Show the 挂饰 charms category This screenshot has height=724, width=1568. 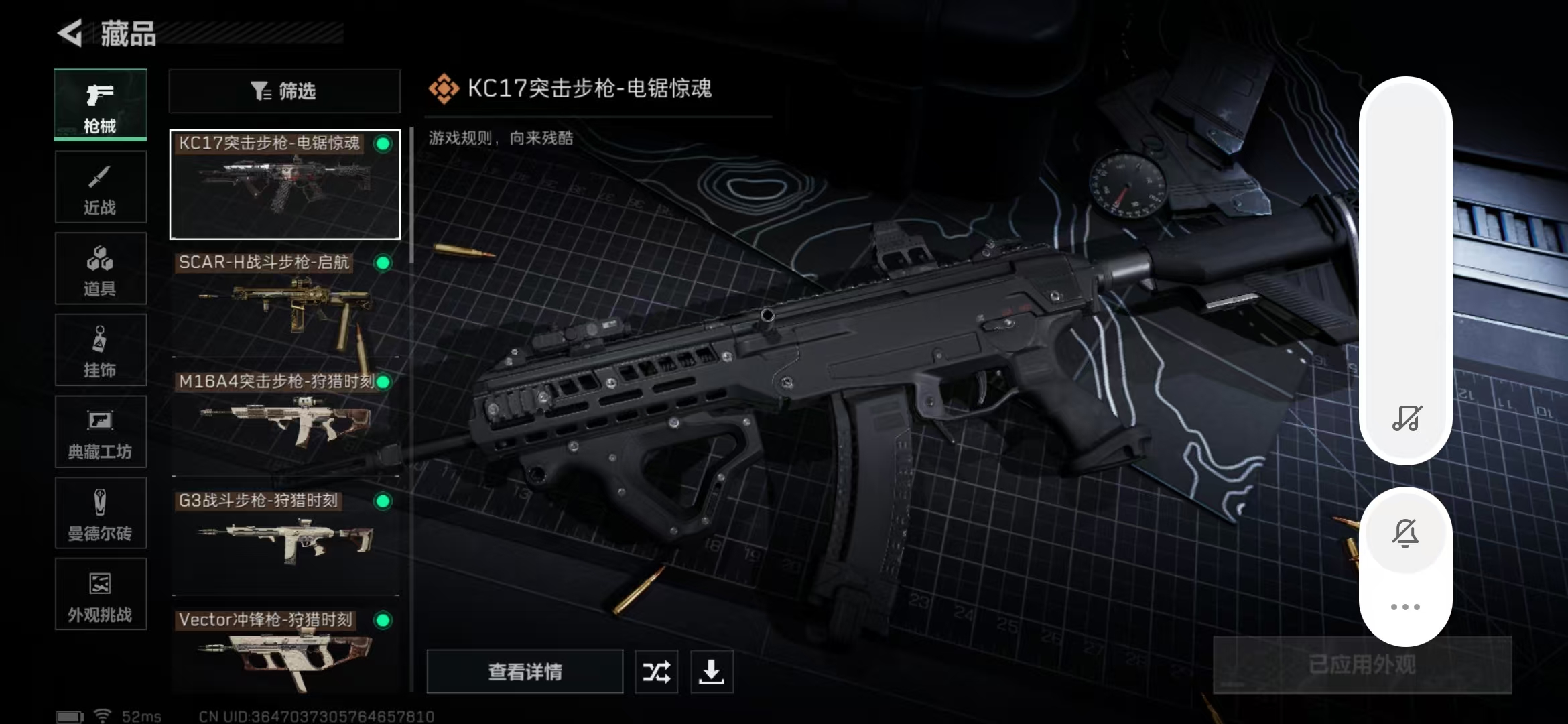coord(101,351)
